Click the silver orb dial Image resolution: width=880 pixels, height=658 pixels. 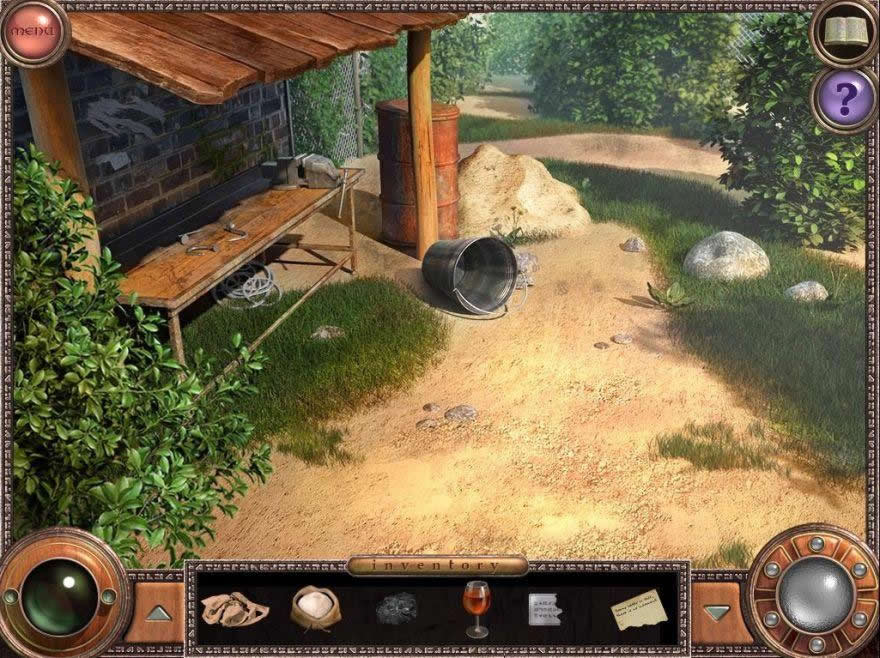(x=815, y=594)
